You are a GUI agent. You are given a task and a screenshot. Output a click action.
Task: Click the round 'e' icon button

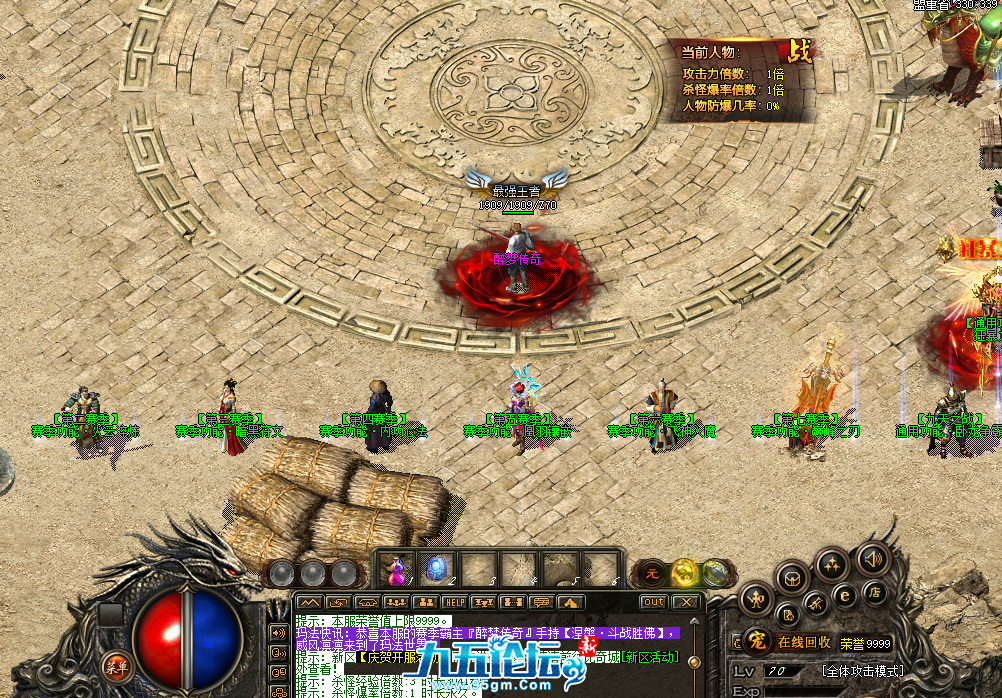[845, 597]
